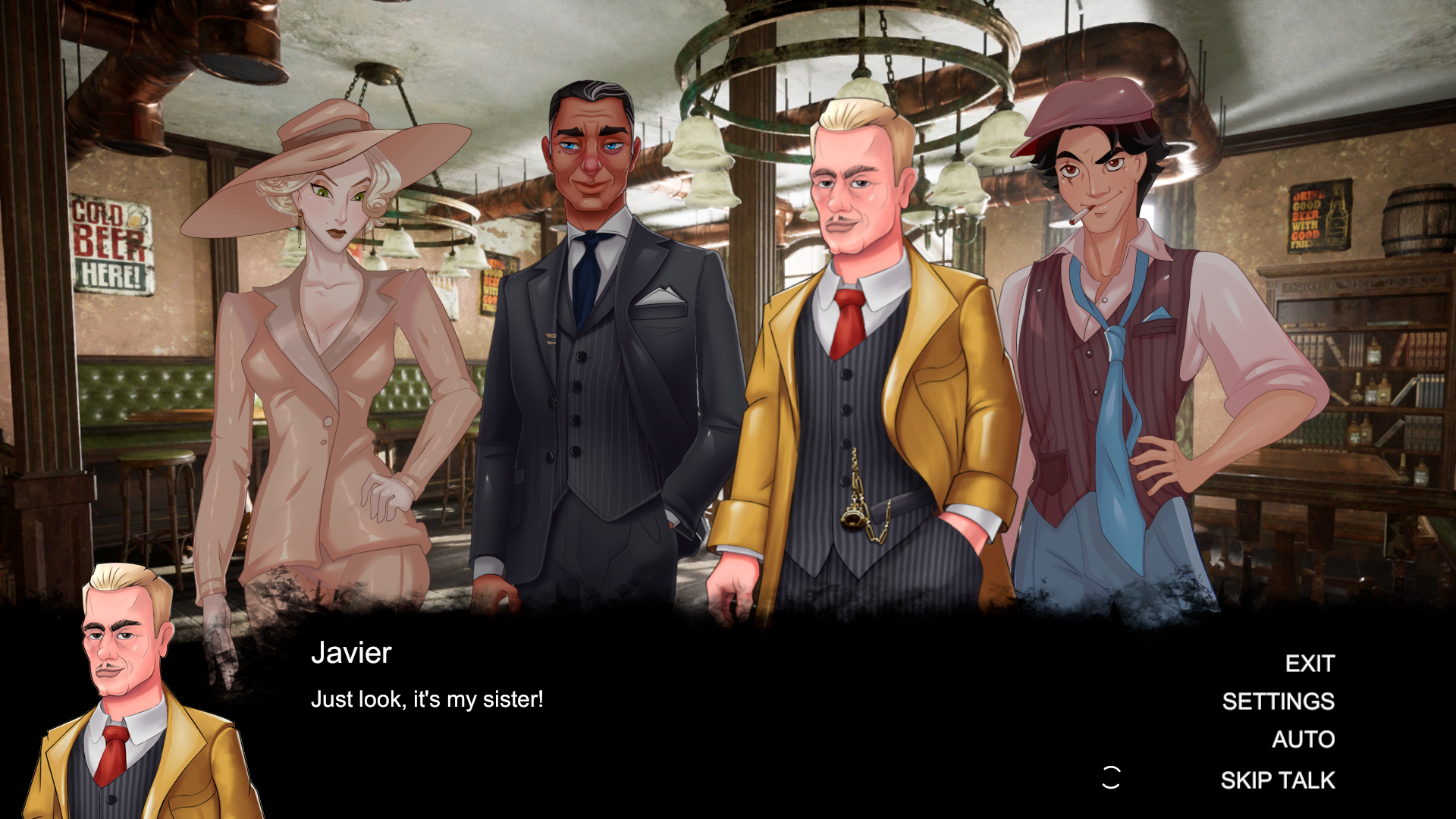The height and width of the screenshot is (819, 1456).
Task: Advance Javier's dialogue line
Action: 426,699
